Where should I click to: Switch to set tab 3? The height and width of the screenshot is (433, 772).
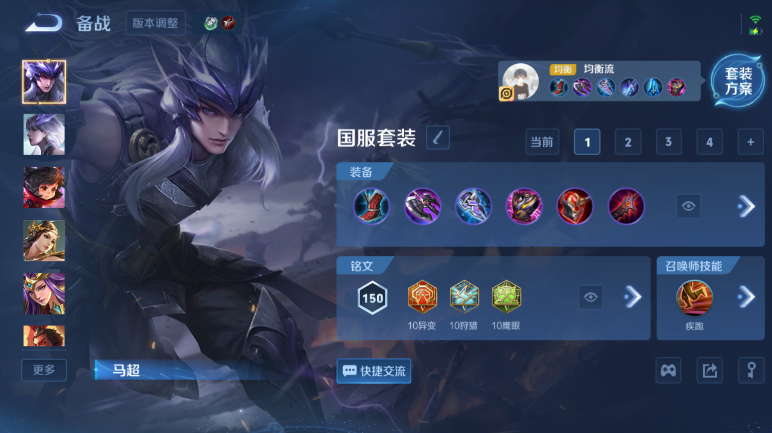point(668,142)
